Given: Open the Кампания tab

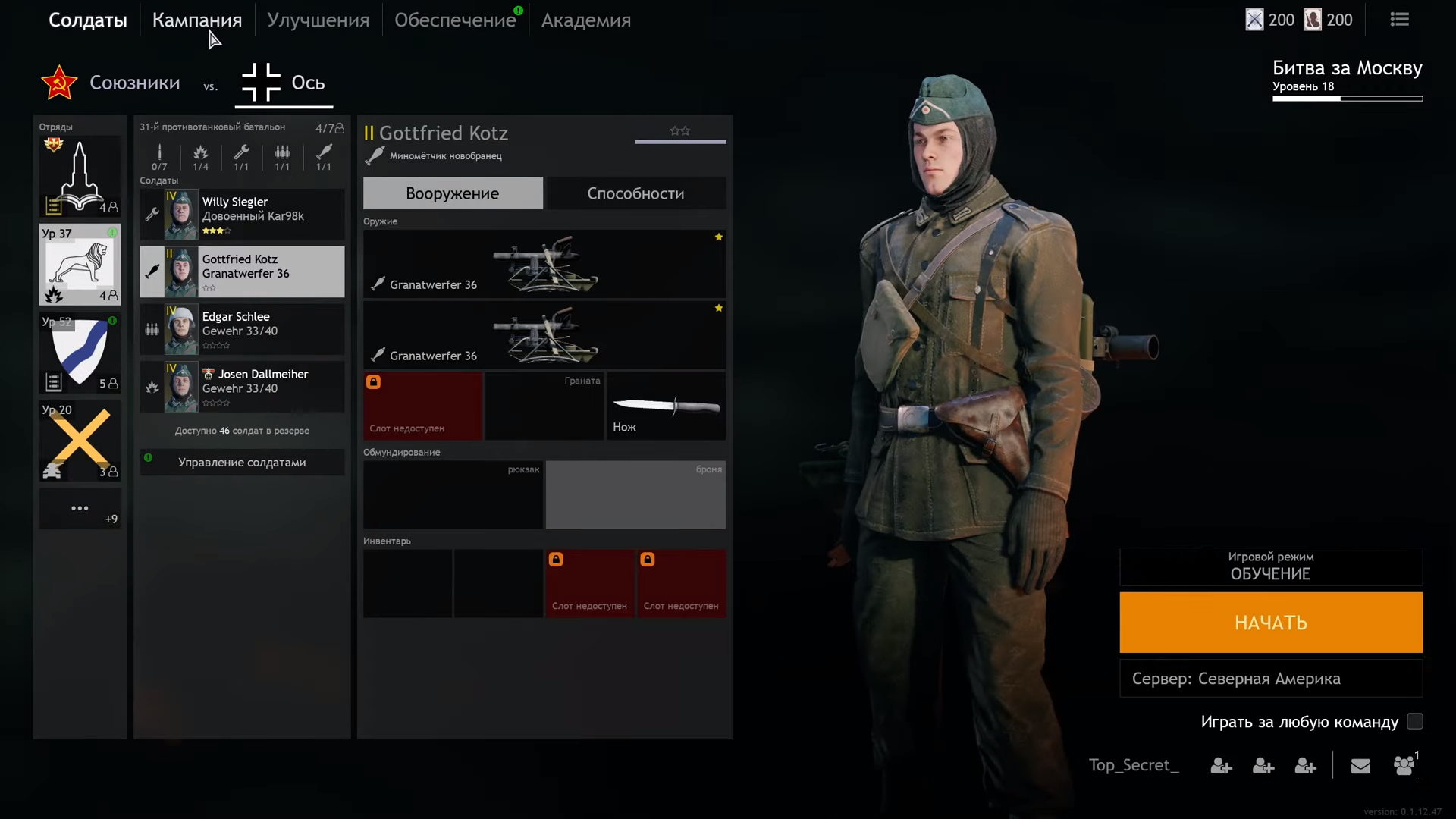Looking at the screenshot, I should point(196,20).
